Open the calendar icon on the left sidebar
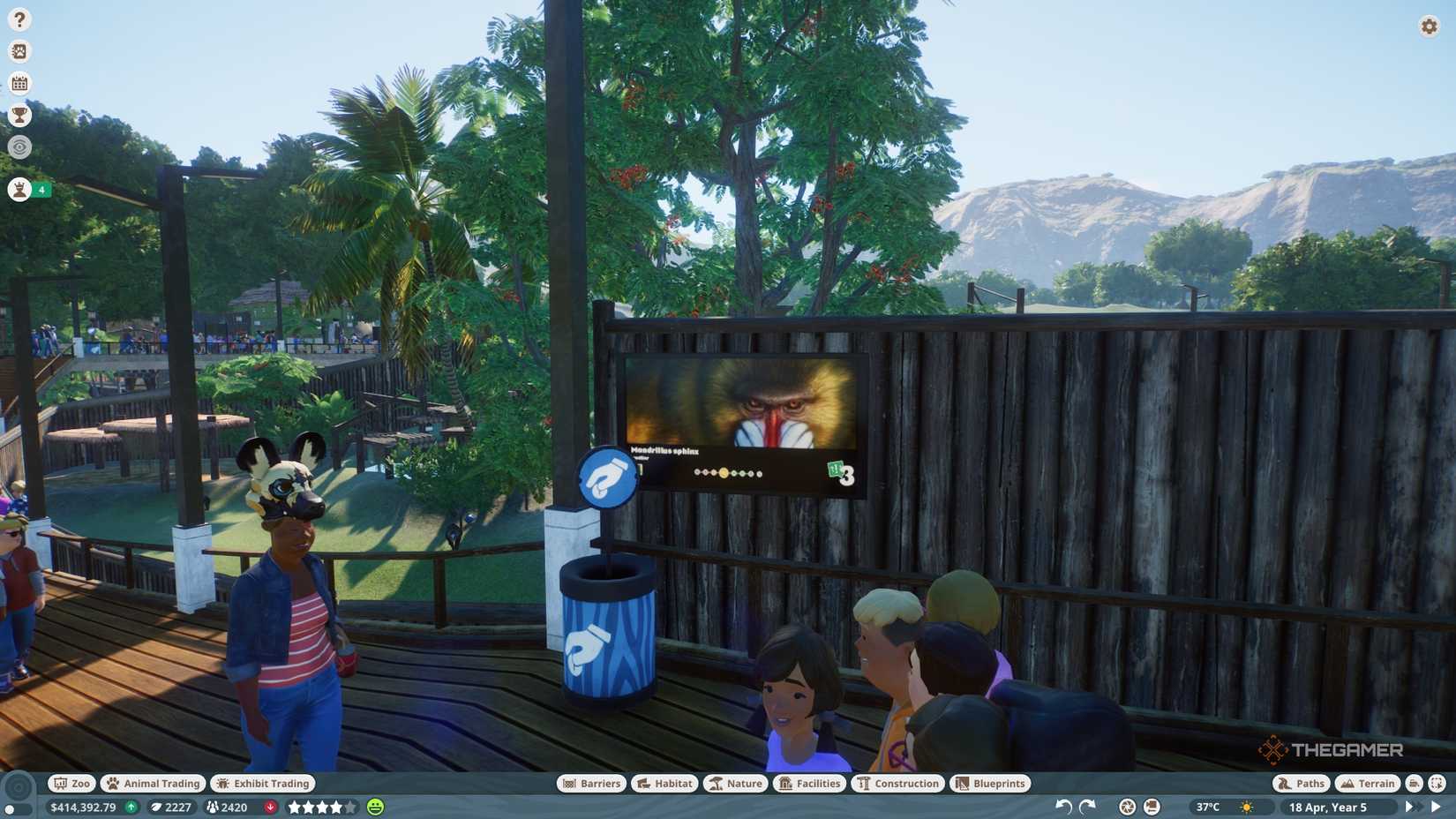The image size is (1456, 819). [x=19, y=83]
